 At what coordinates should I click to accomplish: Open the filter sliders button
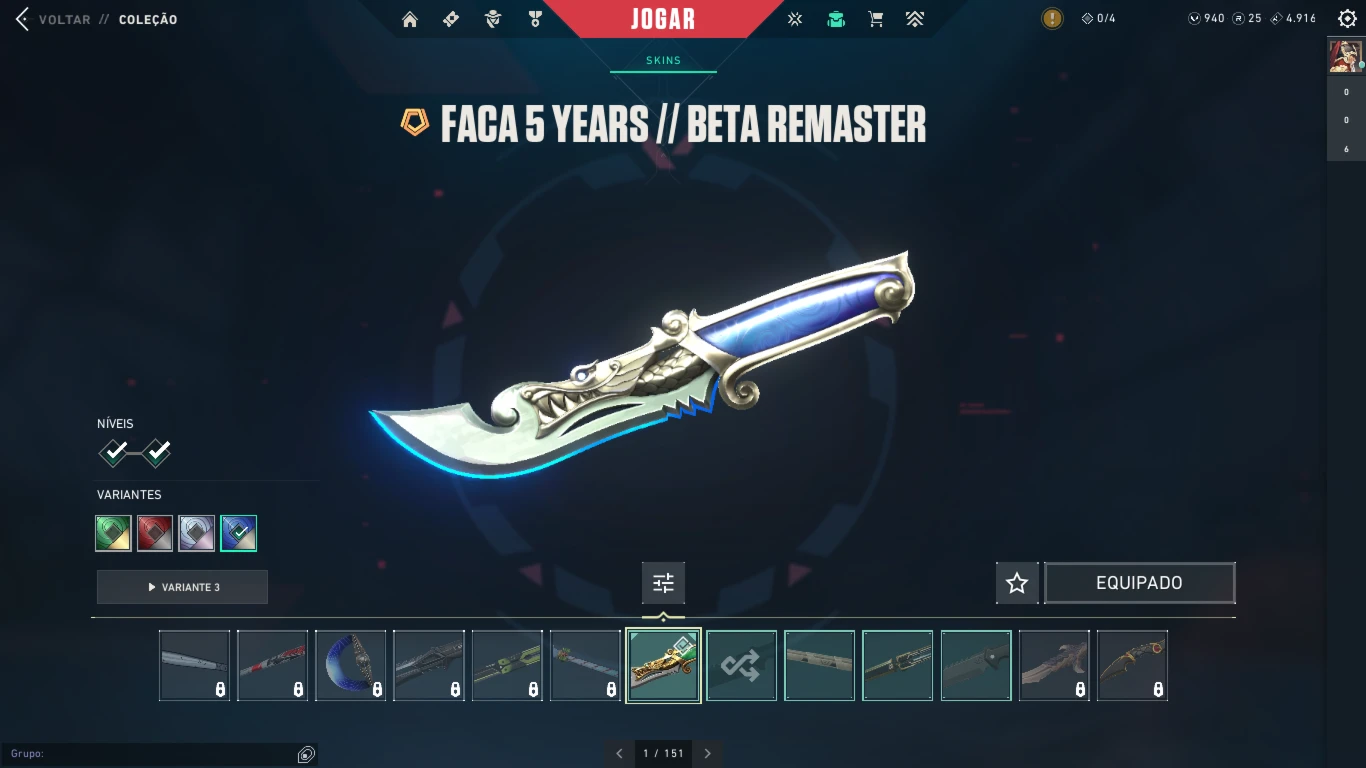pyautogui.click(x=663, y=583)
